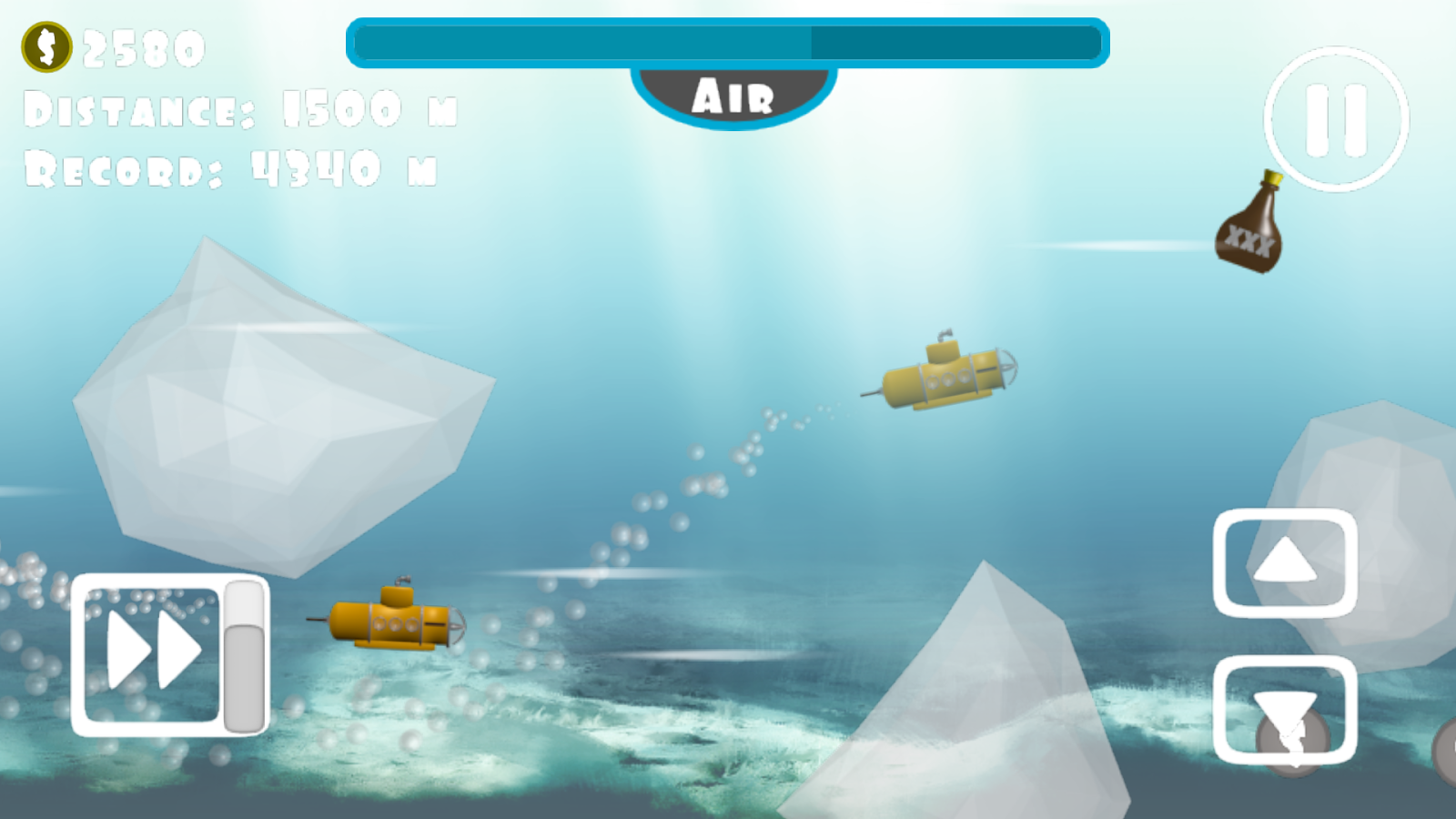Screen dimensions: 1456x819
Task: Click the Air label badge
Action: click(733, 94)
